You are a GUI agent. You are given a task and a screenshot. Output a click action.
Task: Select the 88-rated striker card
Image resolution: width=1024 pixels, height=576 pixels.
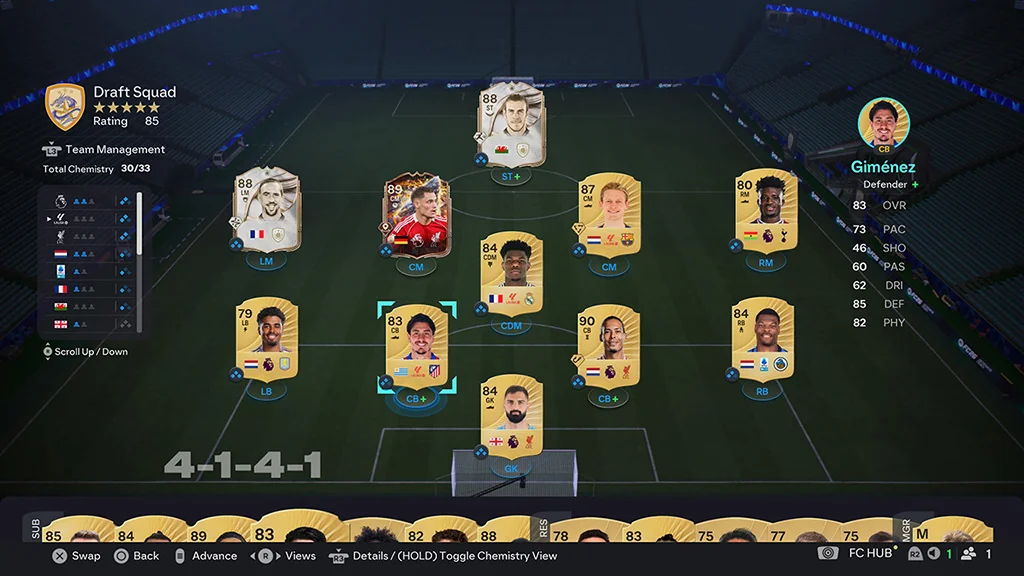pos(511,125)
